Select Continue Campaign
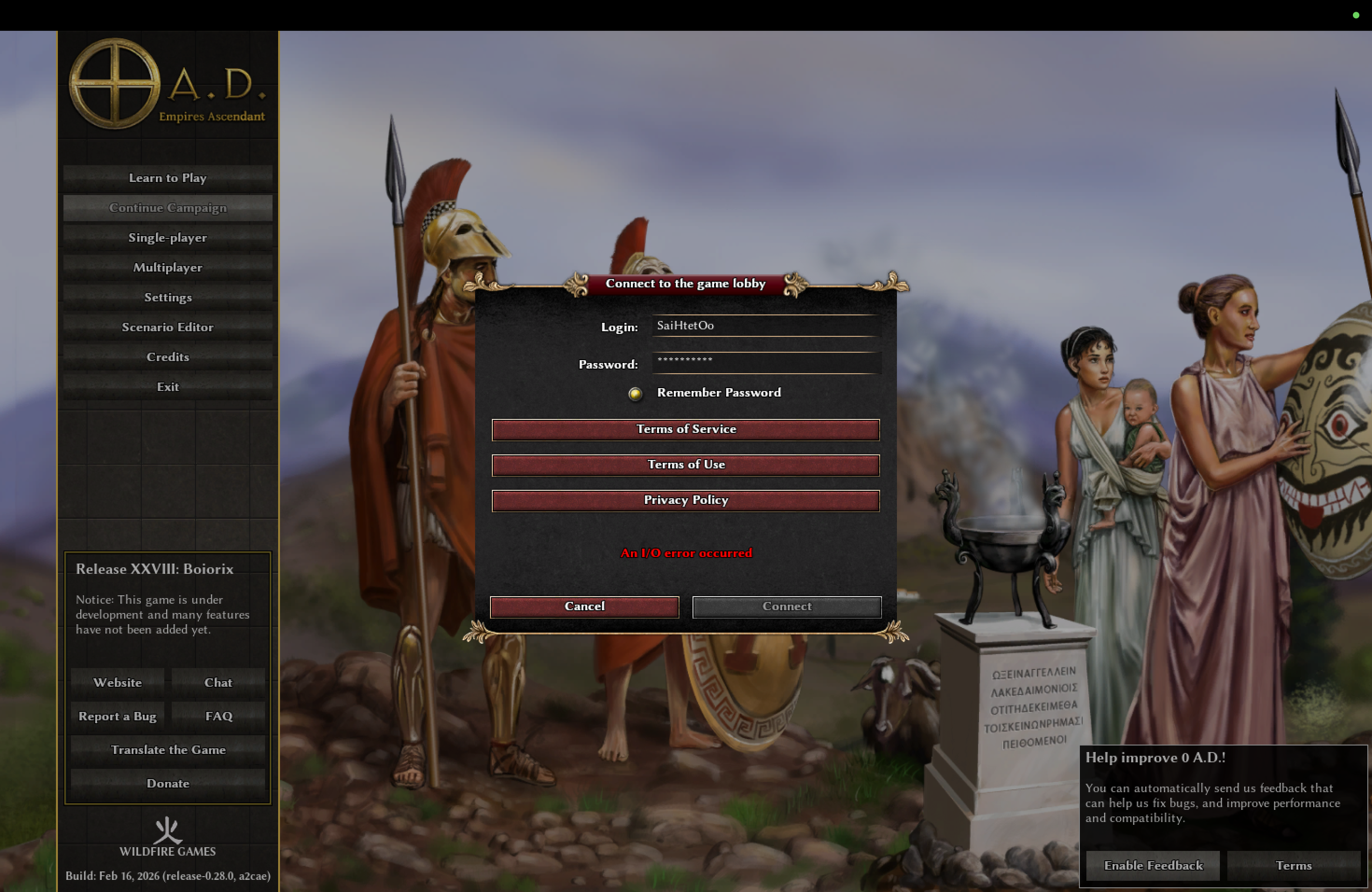 tap(168, 208)
